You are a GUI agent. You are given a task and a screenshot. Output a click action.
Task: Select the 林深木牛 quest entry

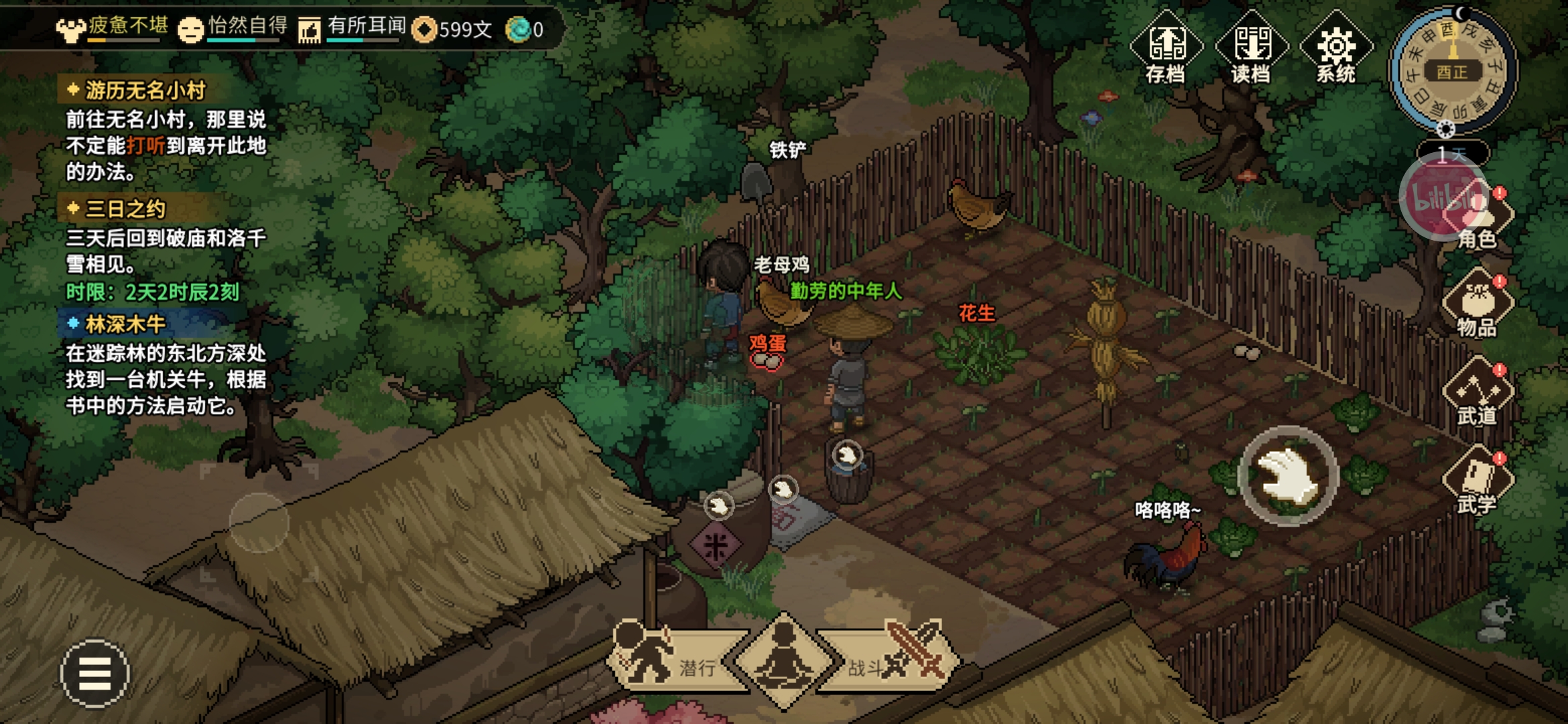coord(125,324)
